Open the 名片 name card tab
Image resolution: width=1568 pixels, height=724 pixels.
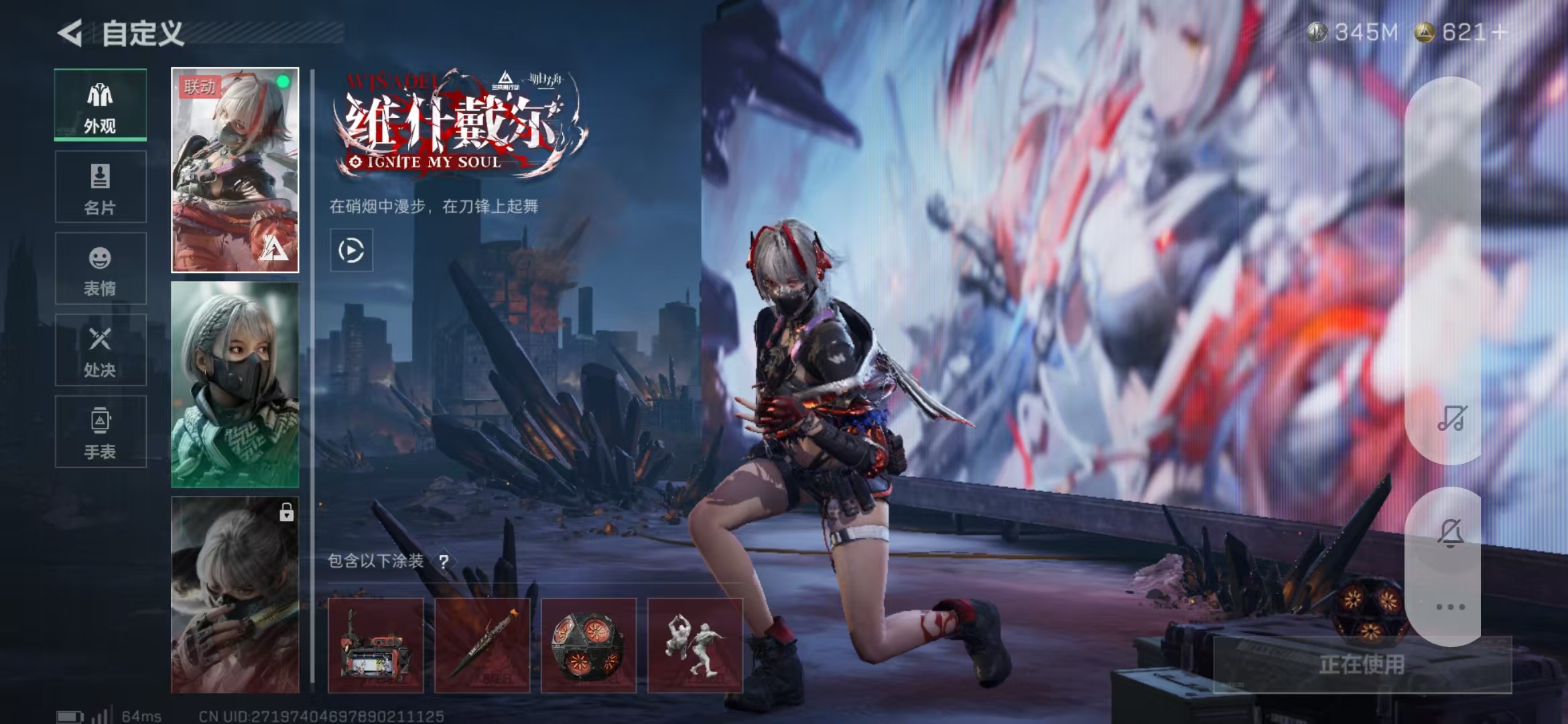click(101, 187)
